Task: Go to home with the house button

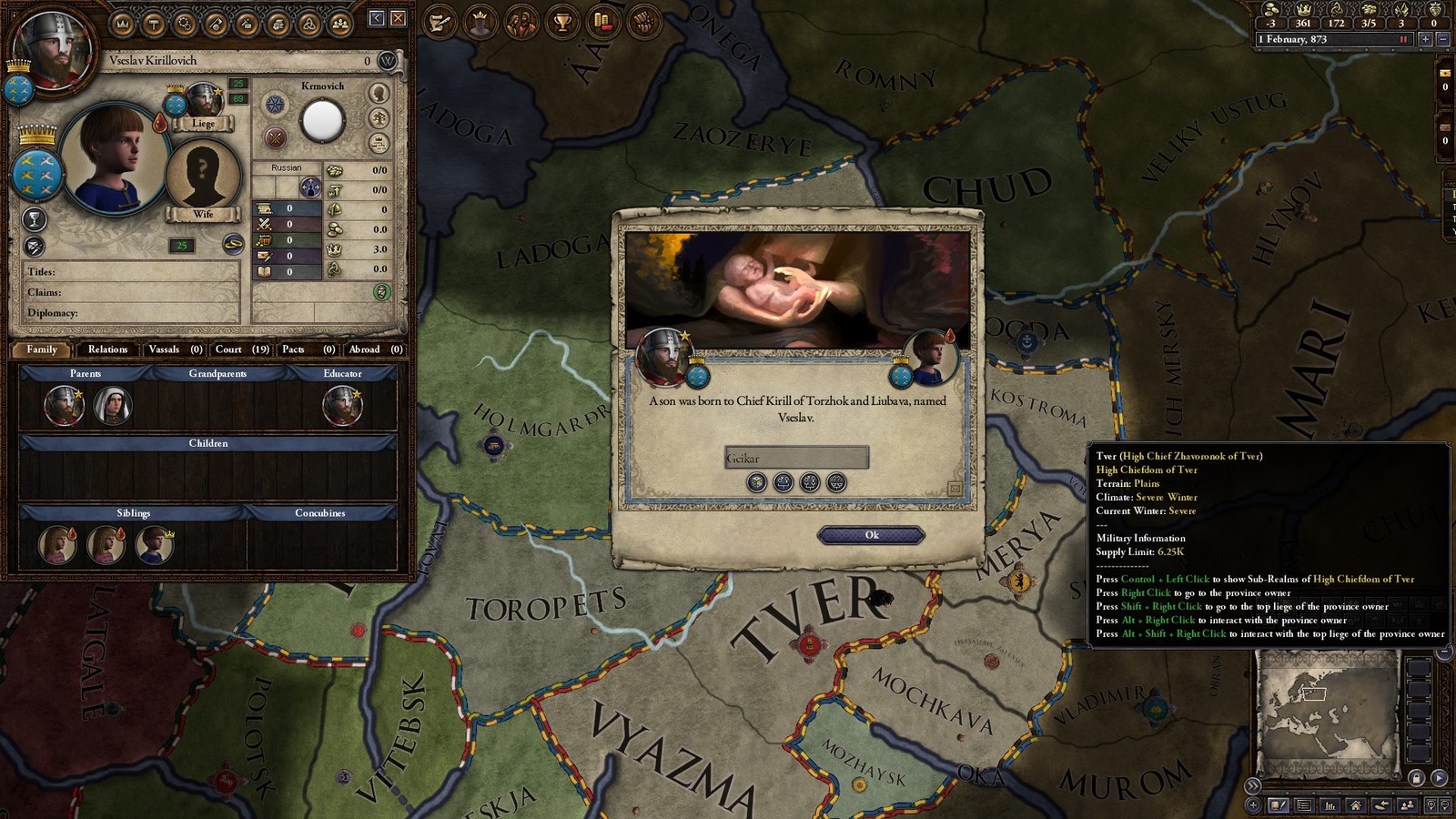Action: pyautogui.click(x=1356, y=805)
